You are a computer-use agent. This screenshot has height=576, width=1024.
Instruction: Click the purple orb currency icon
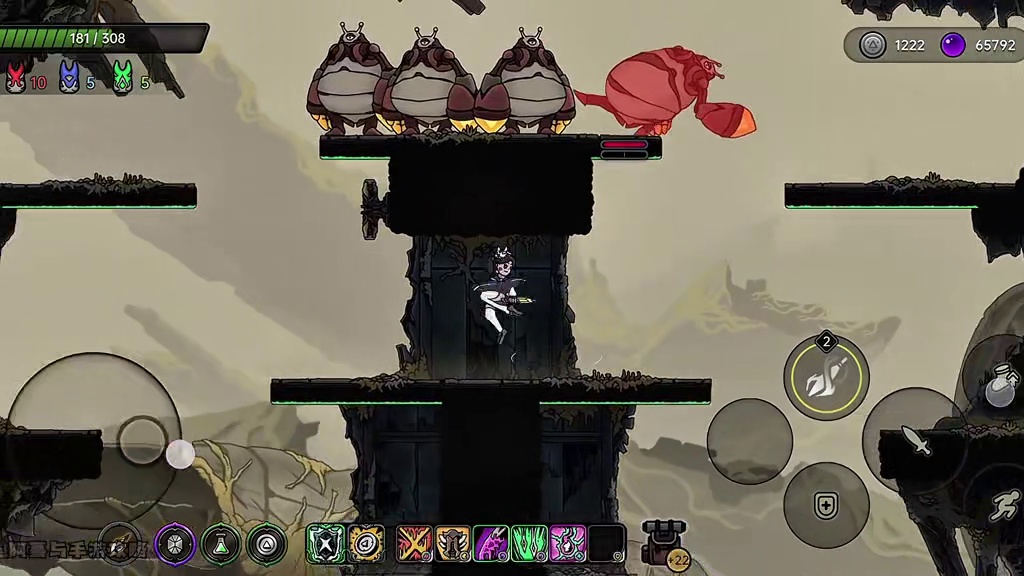(x=954, y=45)
